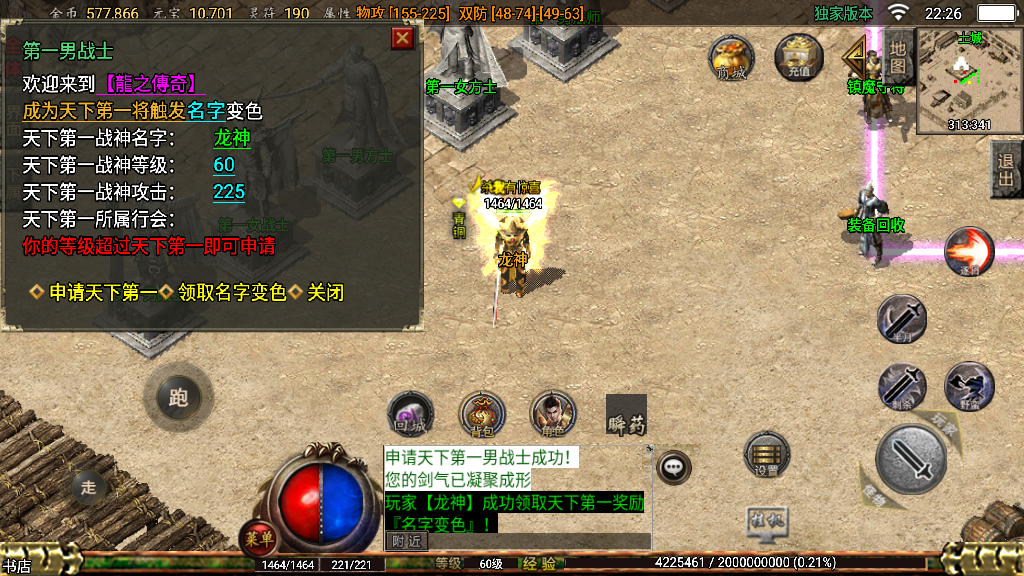Screen dimensions: 1024x576
Task: Use the 回城 return-to-town icon
Action: 410,415
